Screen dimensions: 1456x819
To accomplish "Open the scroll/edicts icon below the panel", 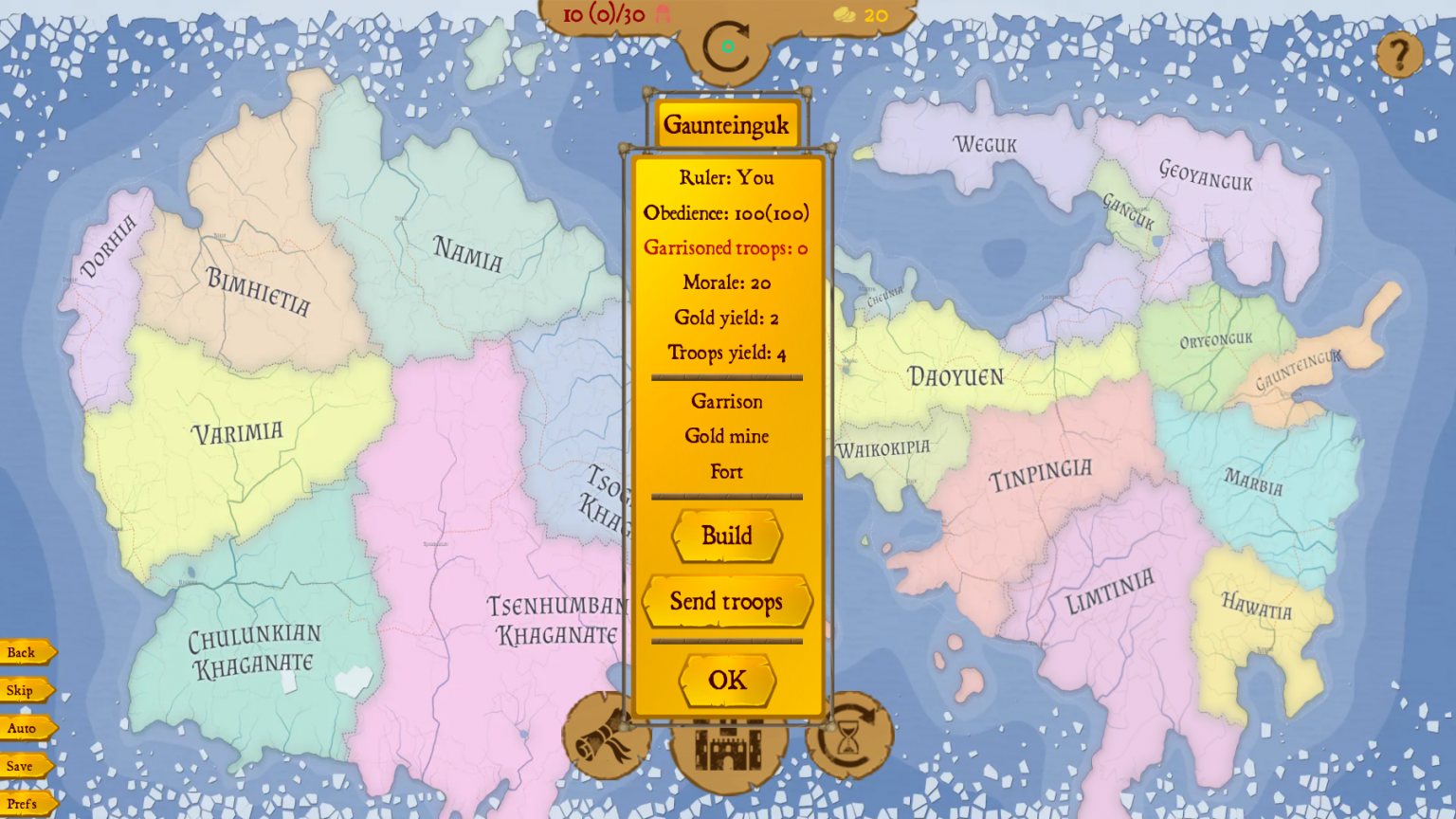I will coord(607,742).
